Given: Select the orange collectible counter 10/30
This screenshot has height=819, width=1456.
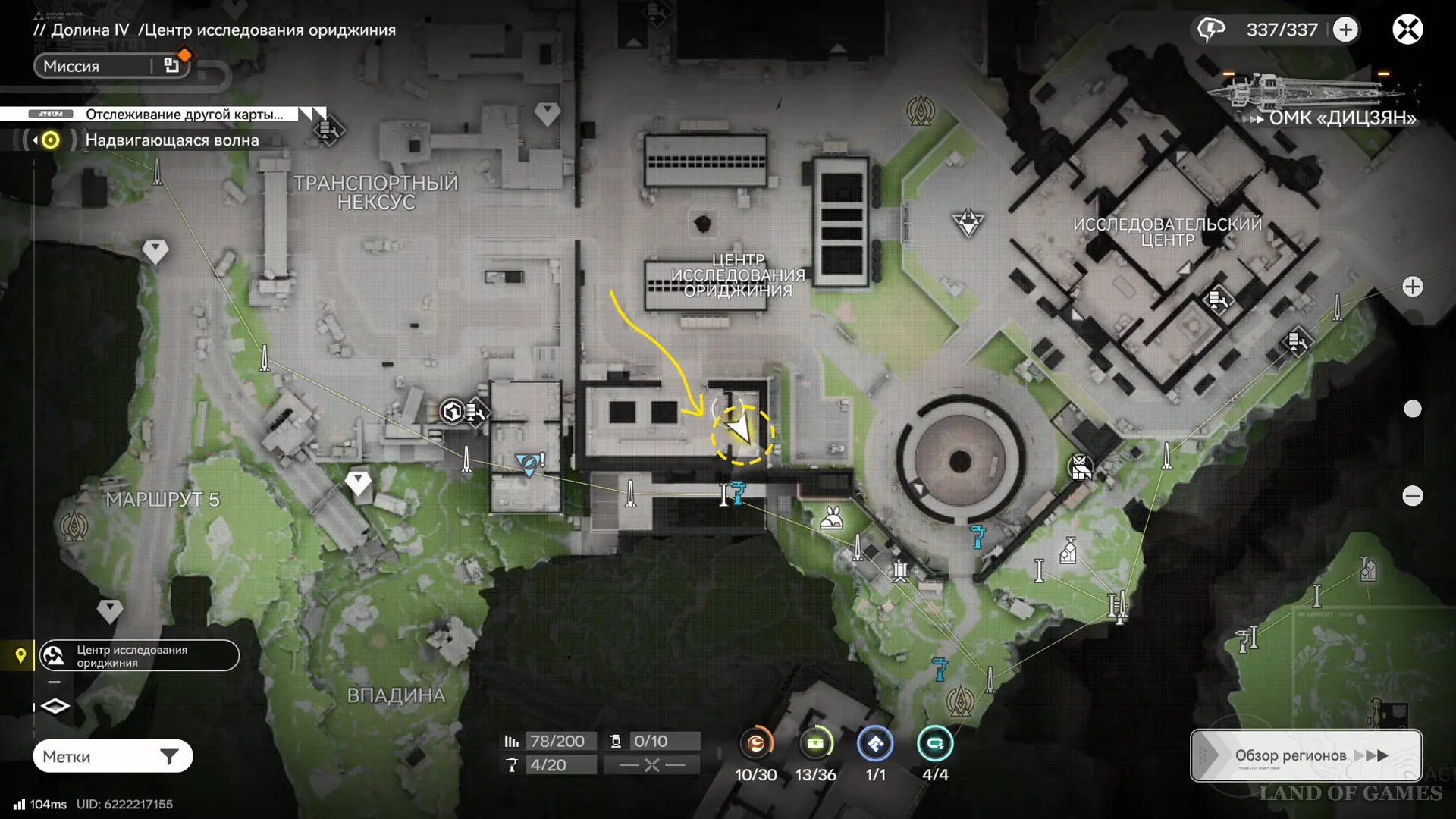Looking at the screenshot, I should (x=756, y=744).
